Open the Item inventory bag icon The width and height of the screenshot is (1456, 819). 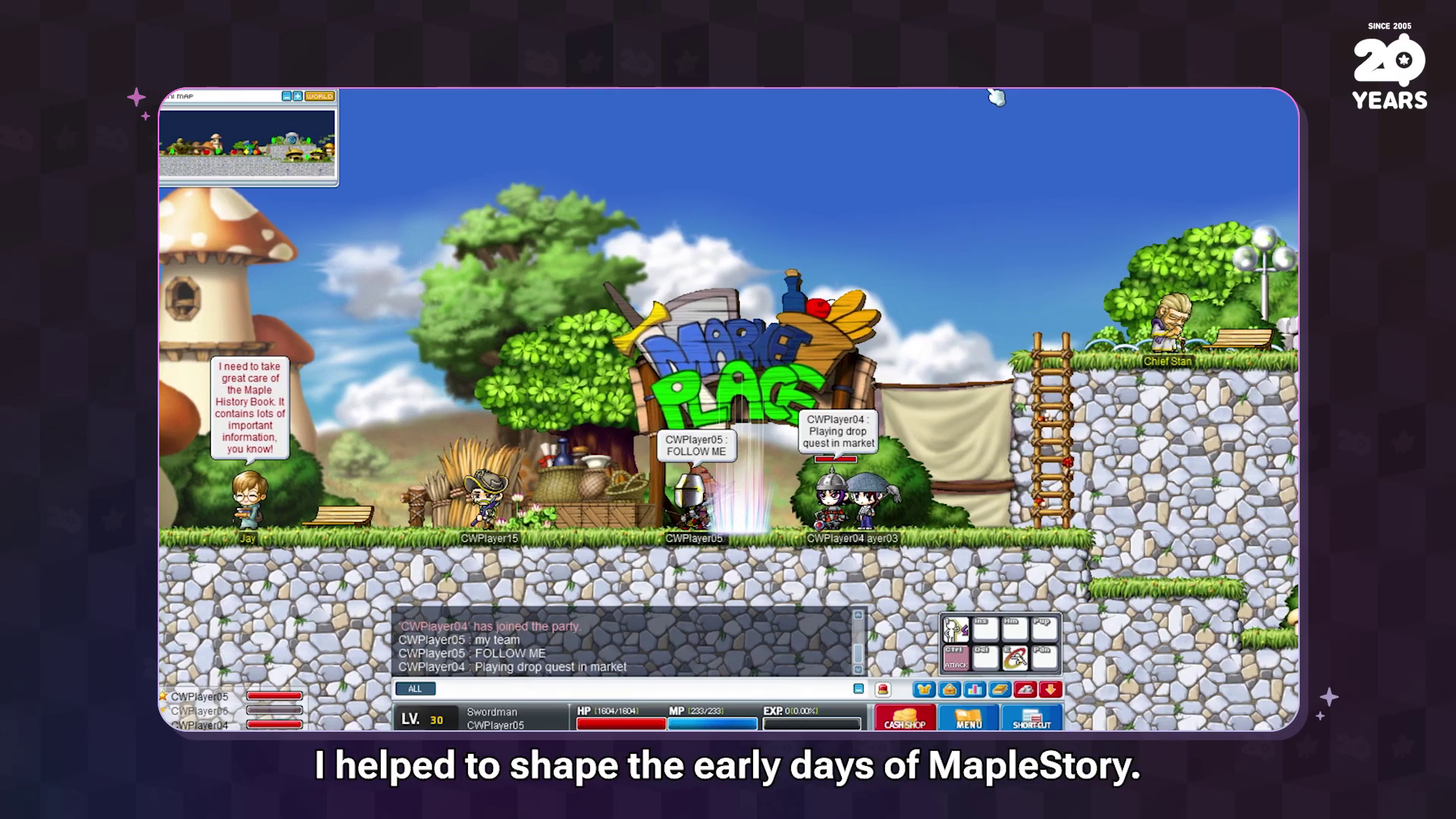coord(950,689)
